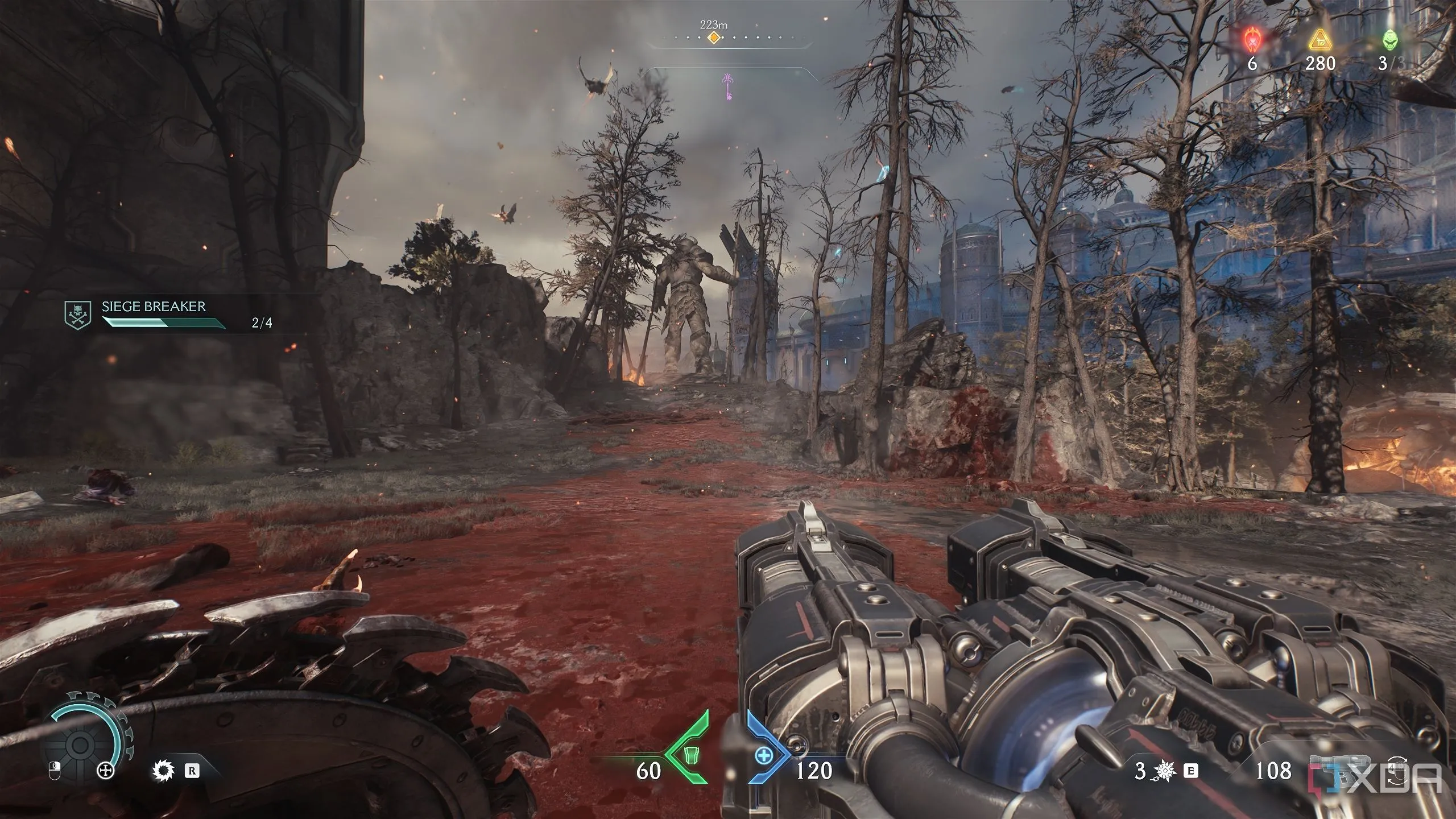Select the Siege Breaker skull shield icon
Screen dimensions: 1456x819
click(77, 315)
